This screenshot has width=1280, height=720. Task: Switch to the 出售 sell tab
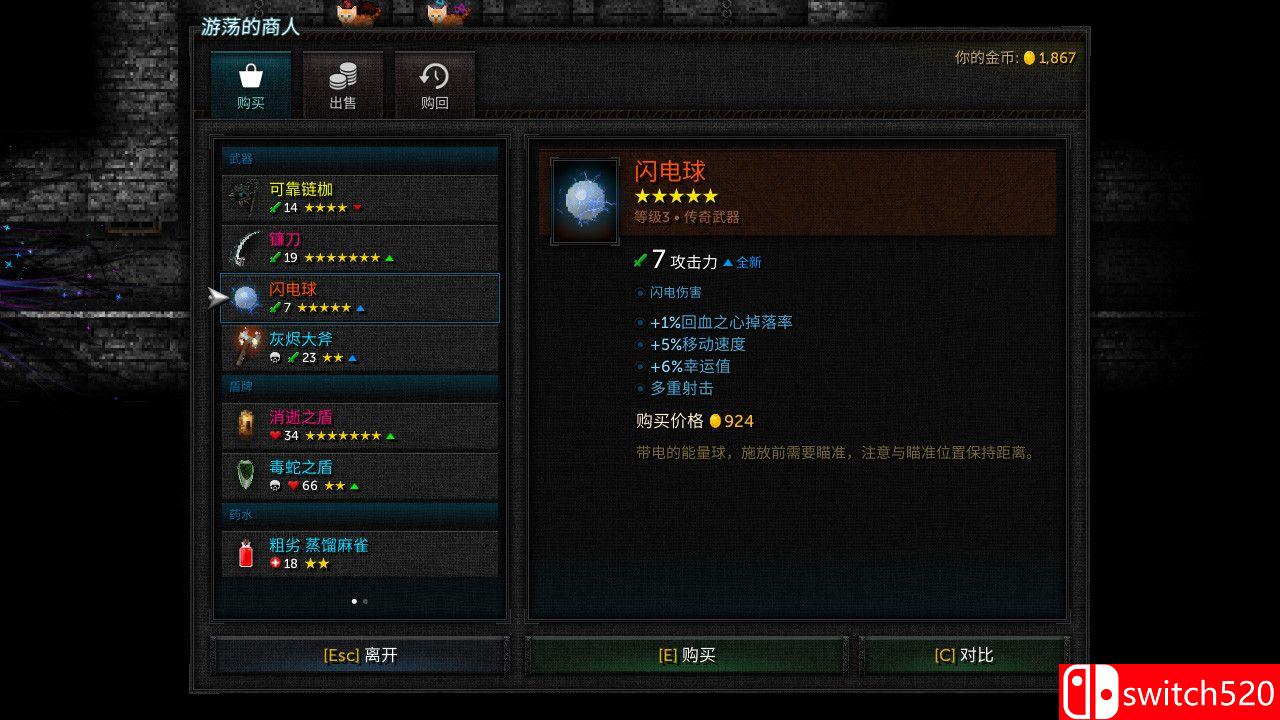pyautogui.click(x=342, y=85)
